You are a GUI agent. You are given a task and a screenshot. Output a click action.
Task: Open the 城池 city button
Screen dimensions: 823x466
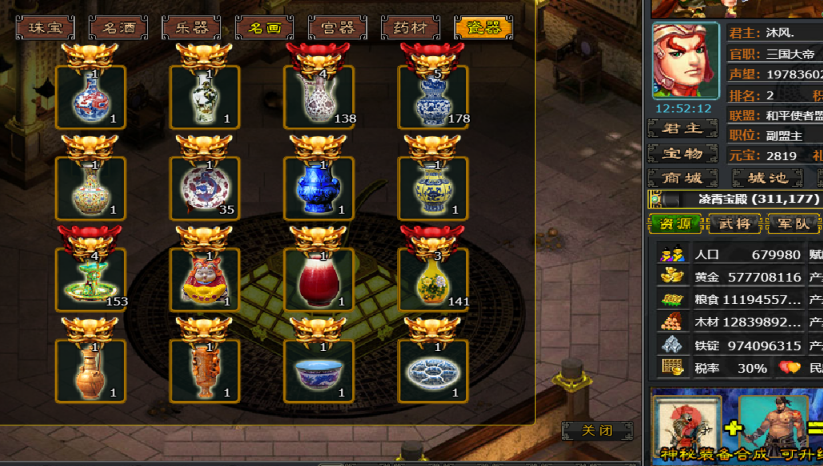click(767, 178)
